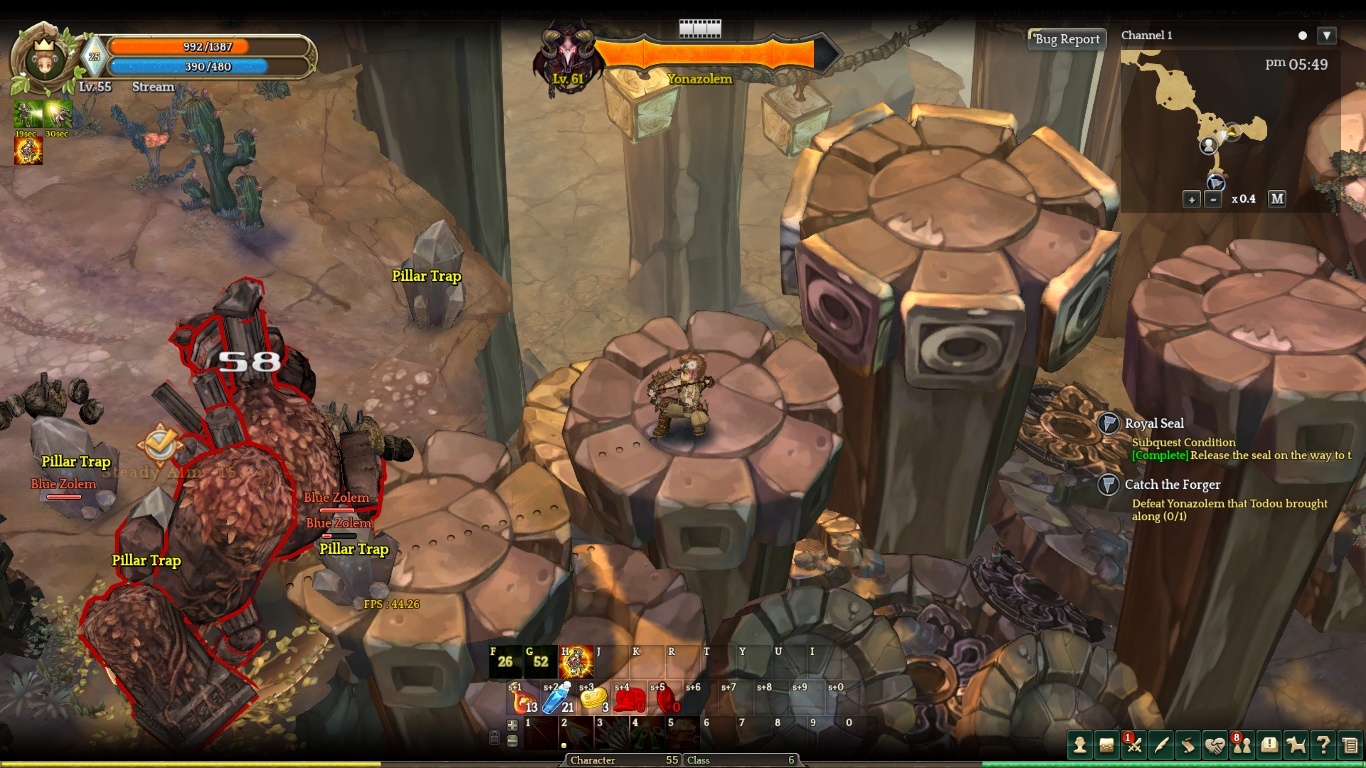Open the question mark help icon
Screen dimensions: 1366x768
1323,745
